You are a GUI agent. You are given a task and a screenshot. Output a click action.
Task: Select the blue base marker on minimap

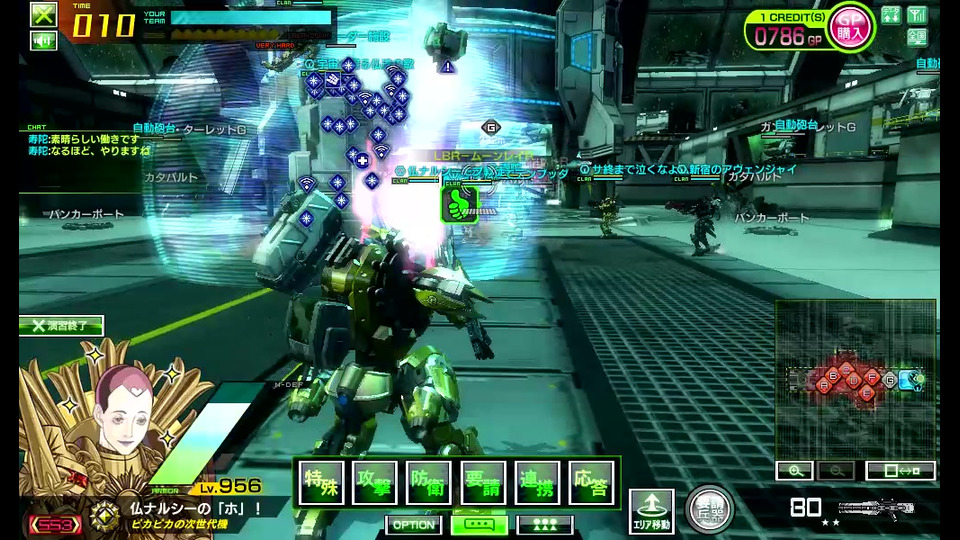[x=906, y=379]
